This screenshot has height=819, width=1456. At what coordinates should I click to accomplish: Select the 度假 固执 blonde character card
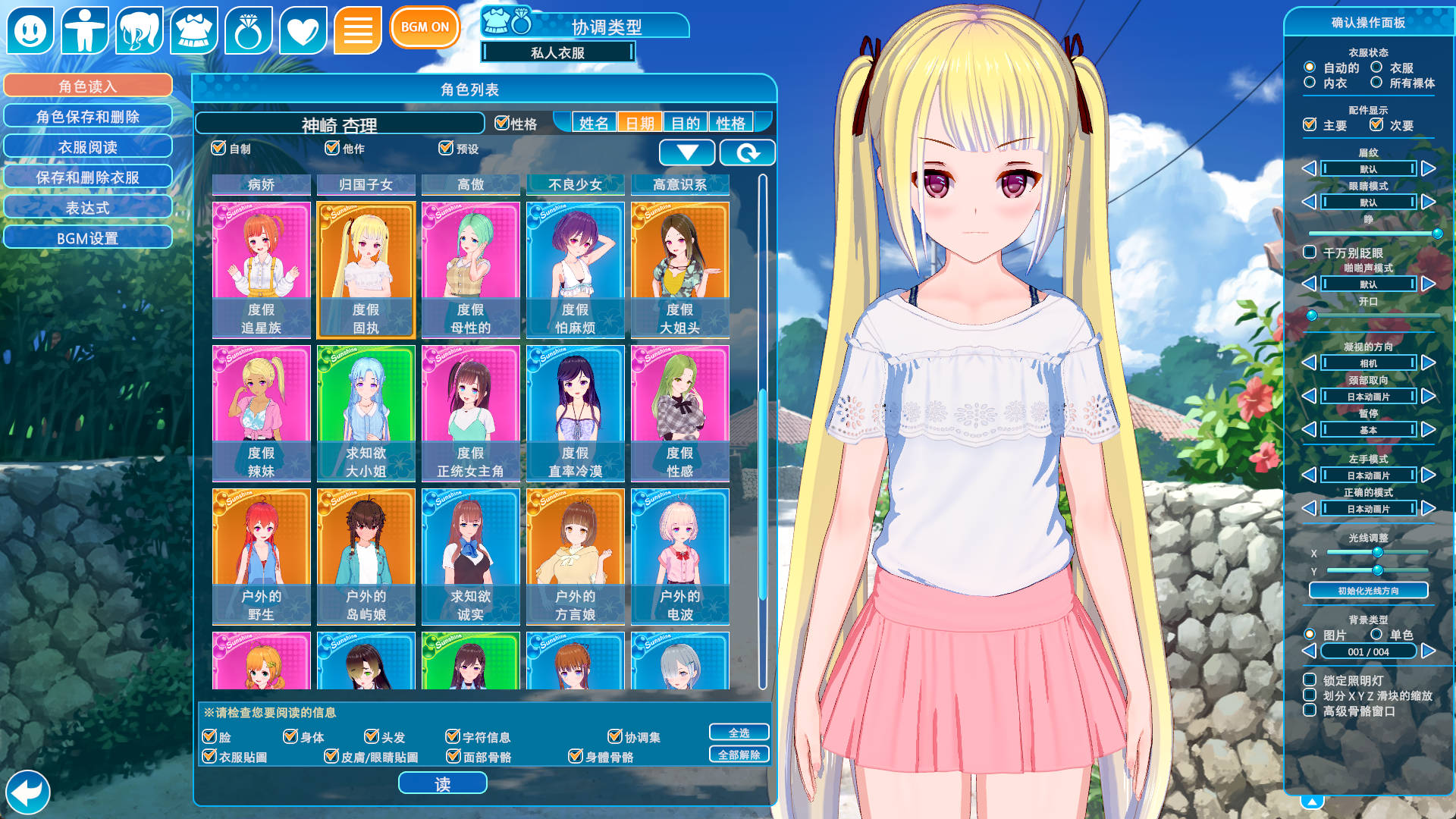[x=366, y=269]
